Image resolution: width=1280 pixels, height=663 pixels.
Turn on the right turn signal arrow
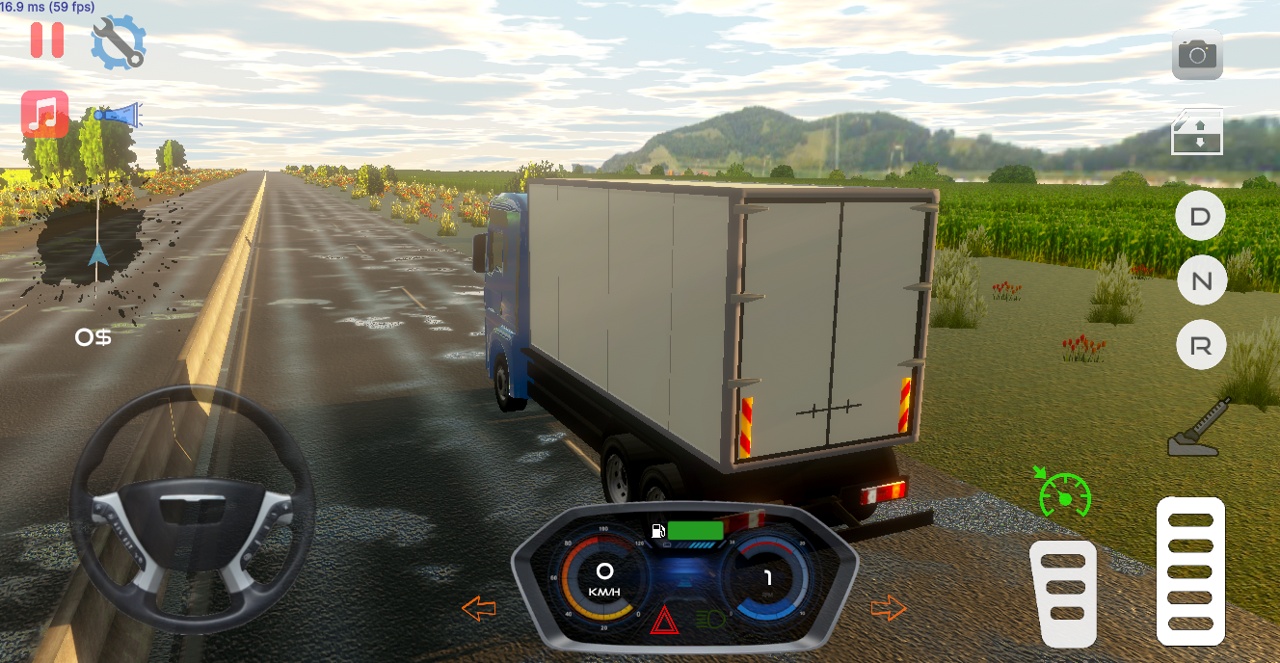coord(888,607)
